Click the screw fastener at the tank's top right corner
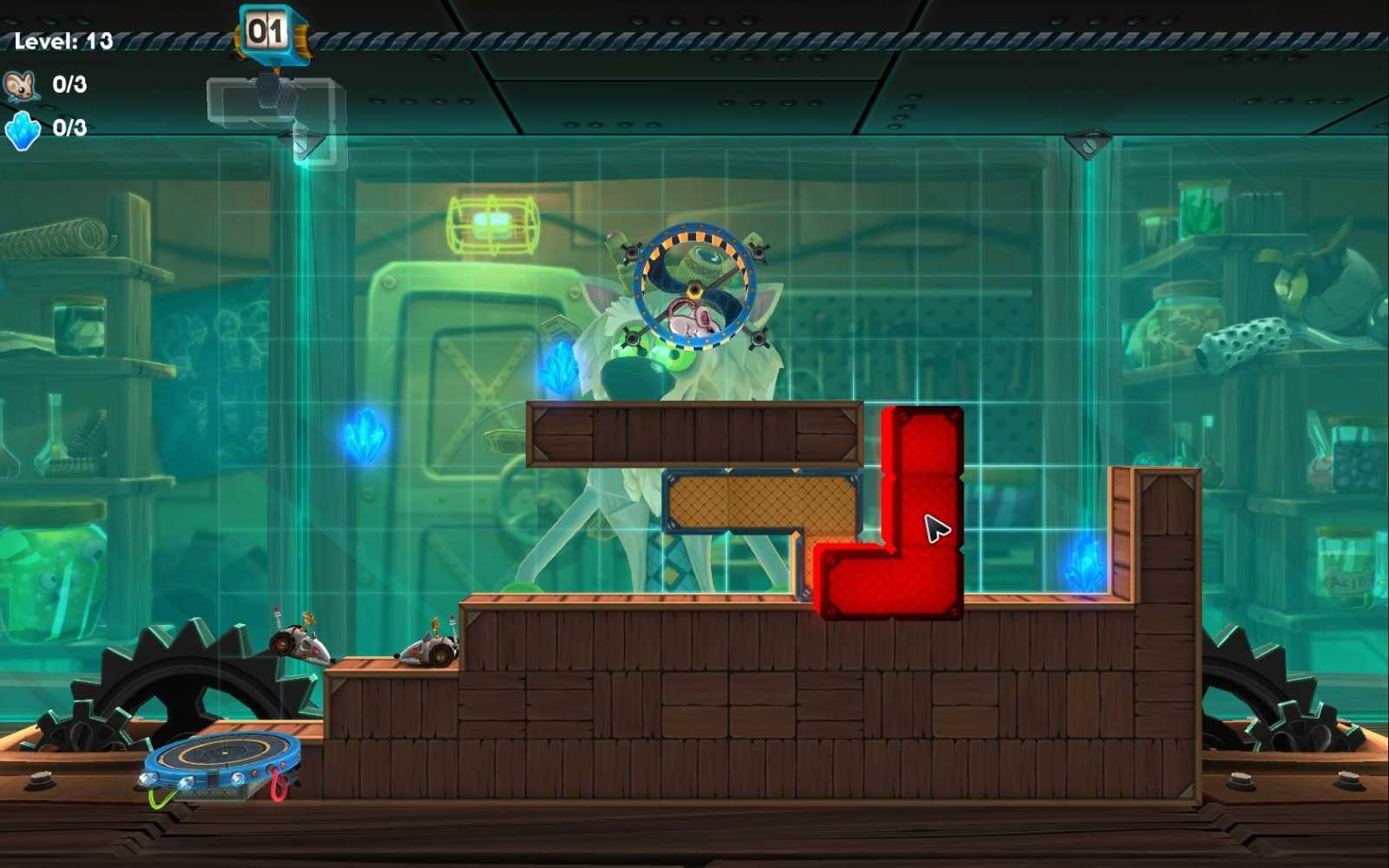The image size is (1389, 868). (x=1086, y=143)
